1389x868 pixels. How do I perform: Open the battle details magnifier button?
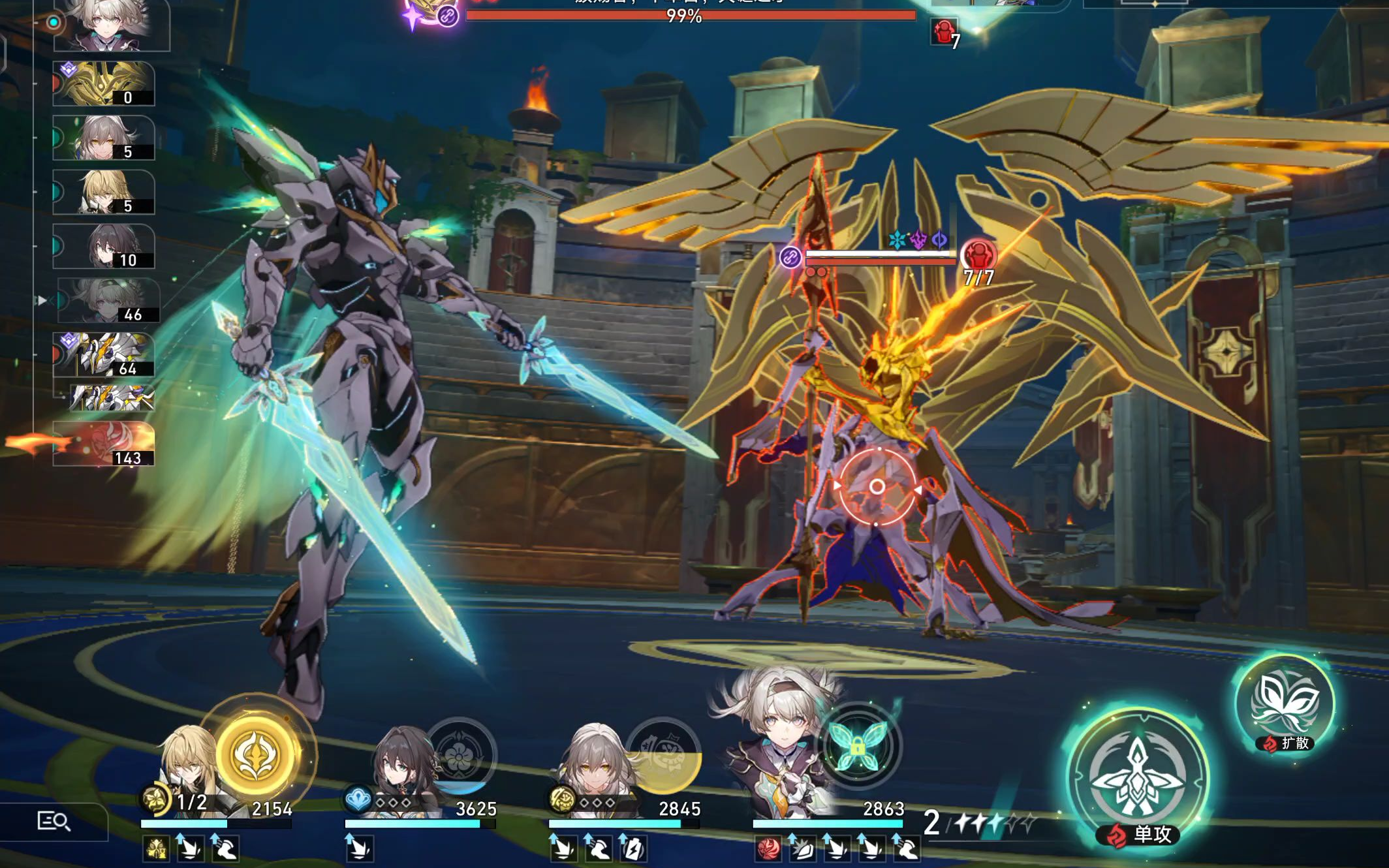[x=54, y=821]
